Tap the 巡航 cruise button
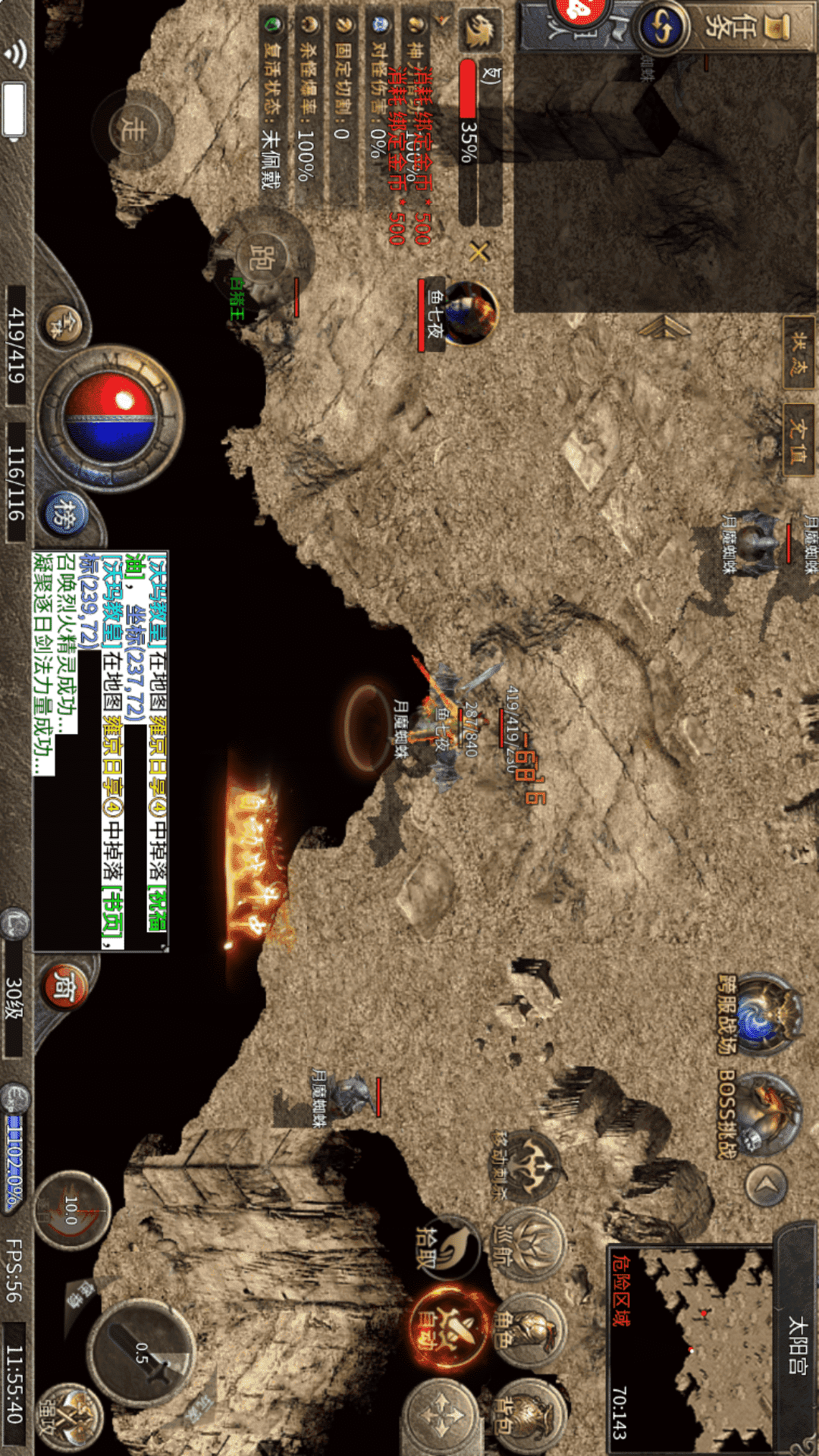The width and height of the screenshot is (819, 1456). (529, 1245)
